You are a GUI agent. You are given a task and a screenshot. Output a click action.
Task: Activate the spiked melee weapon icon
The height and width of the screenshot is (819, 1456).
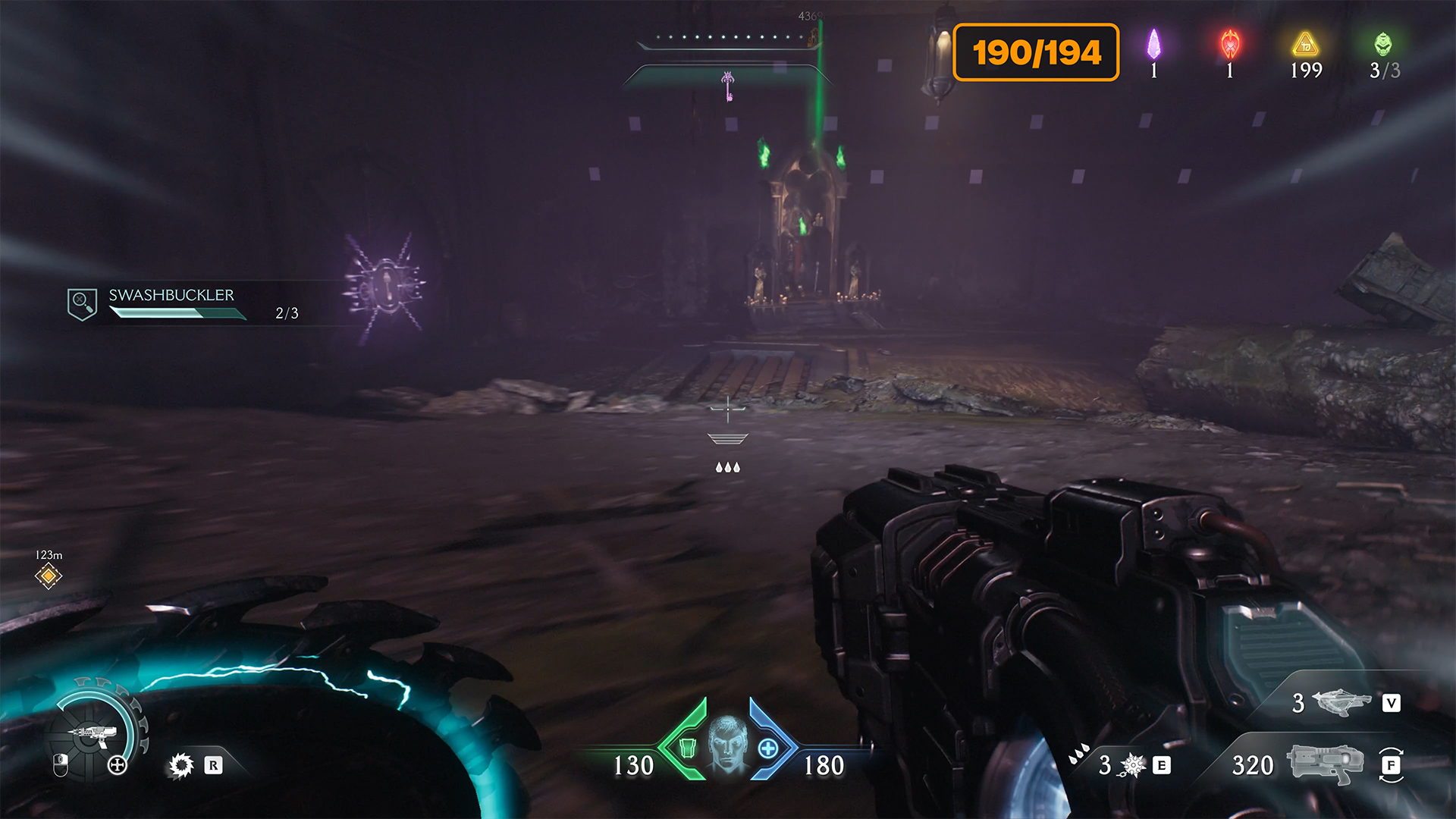1133,765
